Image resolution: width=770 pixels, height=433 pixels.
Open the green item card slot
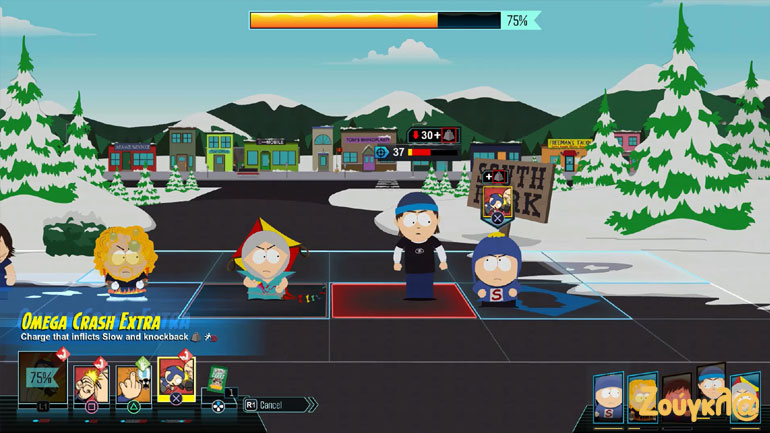(218, 379)
